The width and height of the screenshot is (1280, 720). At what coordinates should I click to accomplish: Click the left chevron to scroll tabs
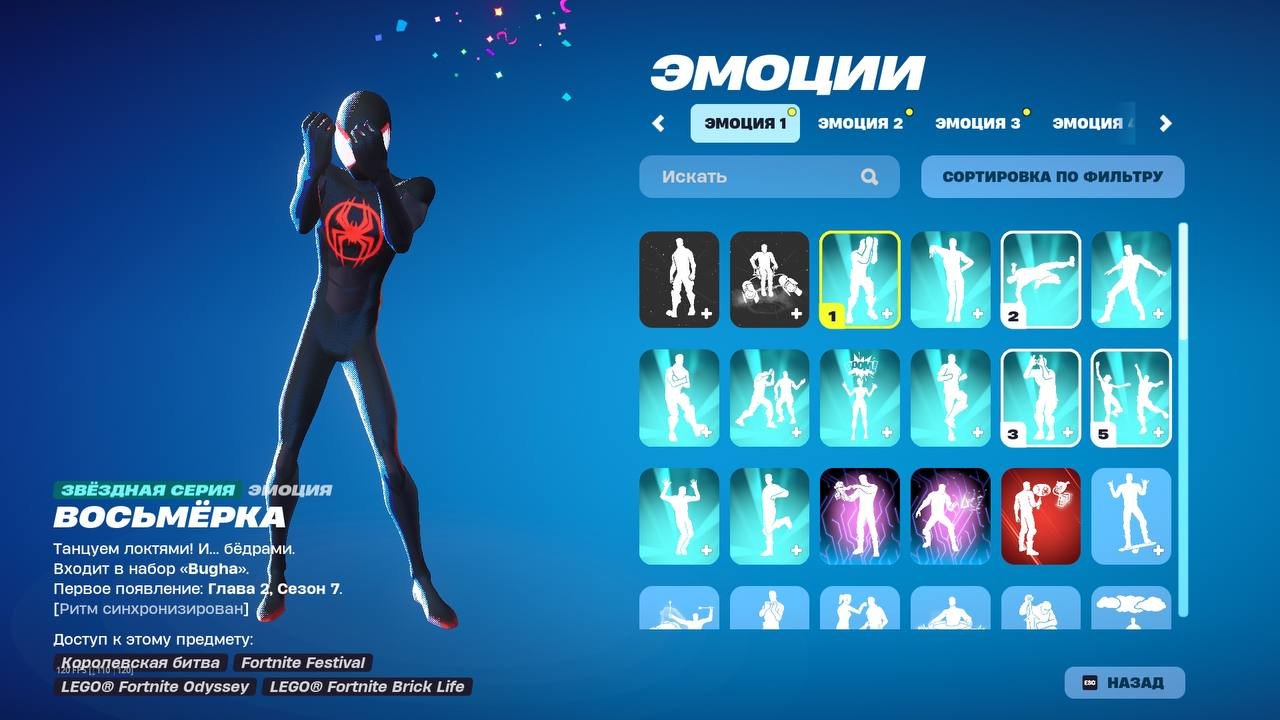click(659, 122)
